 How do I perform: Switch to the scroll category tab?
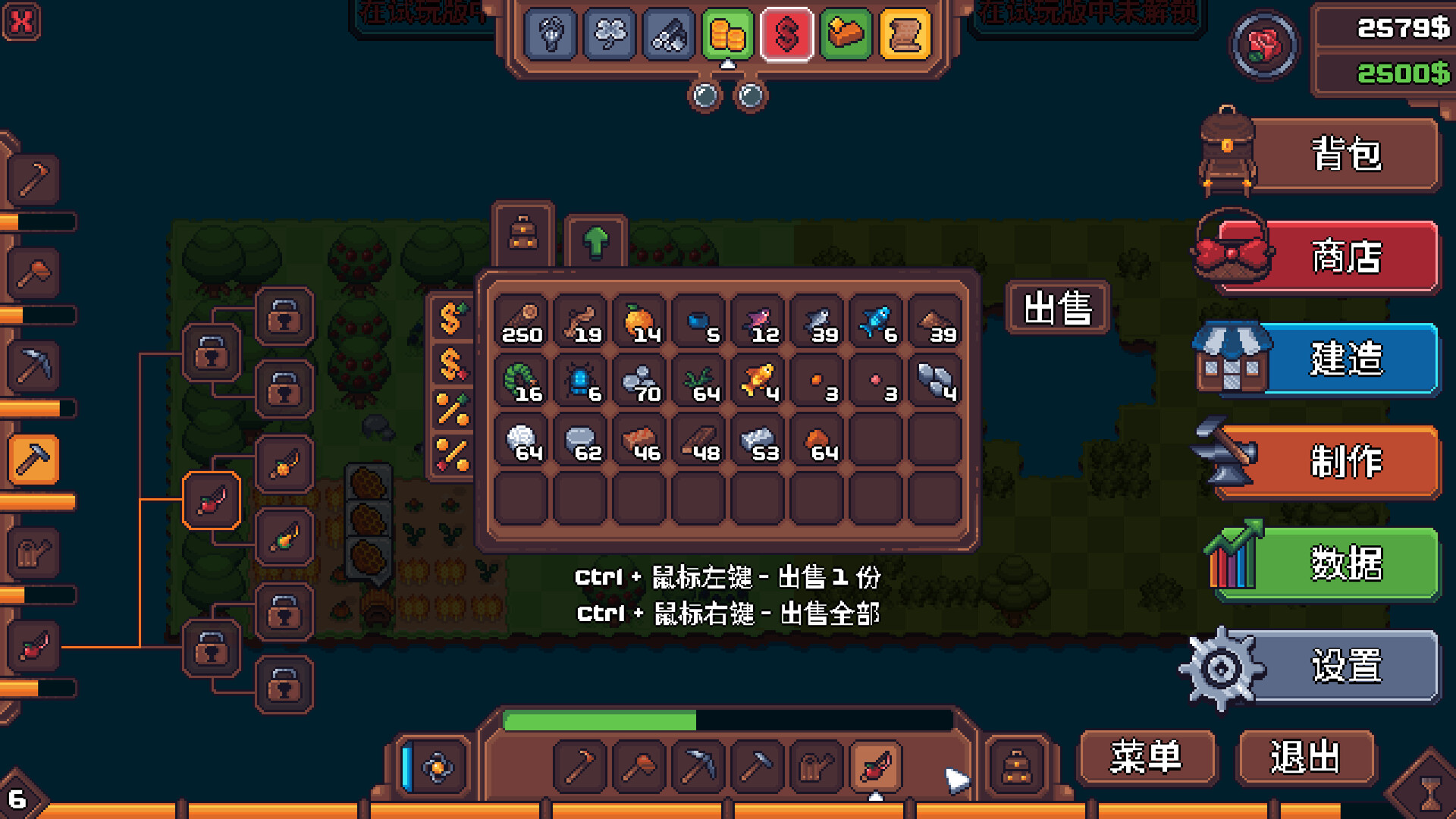point(905,35)
